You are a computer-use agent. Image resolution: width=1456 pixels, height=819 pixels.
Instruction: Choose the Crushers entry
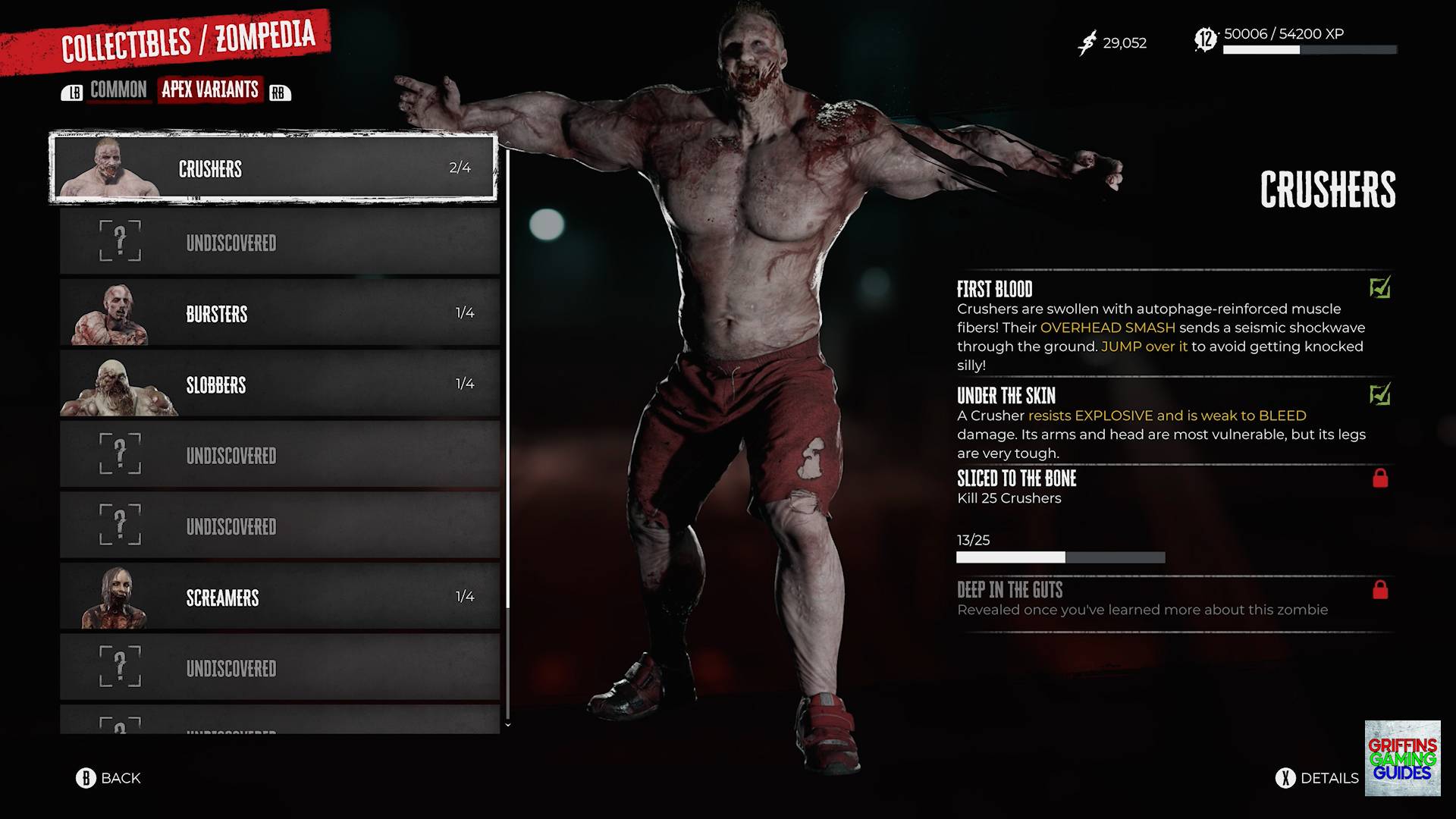tap(273, 168)
